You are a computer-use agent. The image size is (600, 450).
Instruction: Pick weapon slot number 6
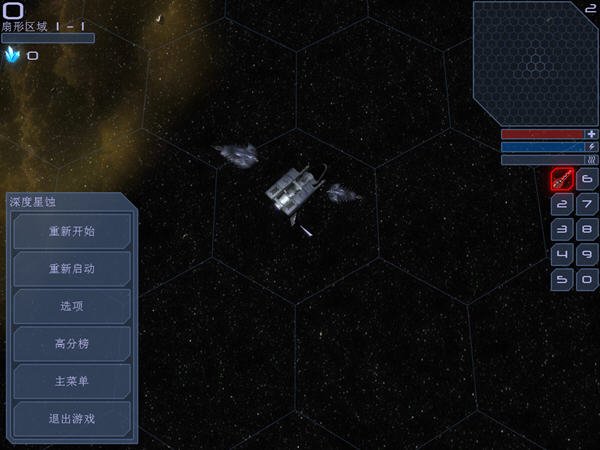click(587, 180)
